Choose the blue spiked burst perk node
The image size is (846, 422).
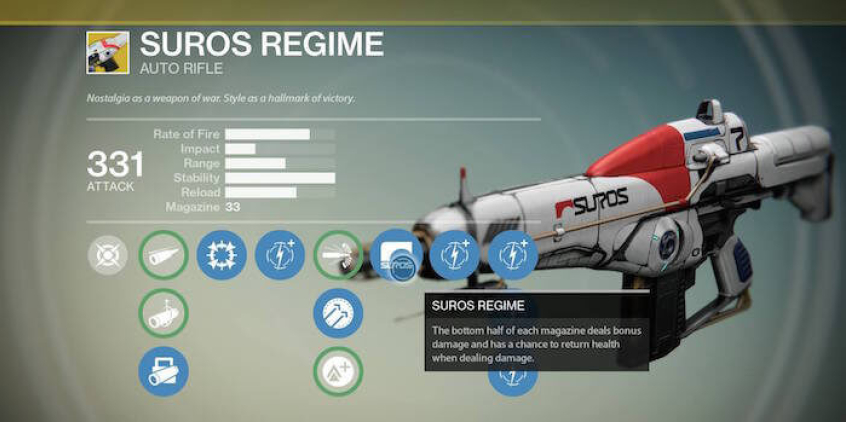(x=221, y=255)
